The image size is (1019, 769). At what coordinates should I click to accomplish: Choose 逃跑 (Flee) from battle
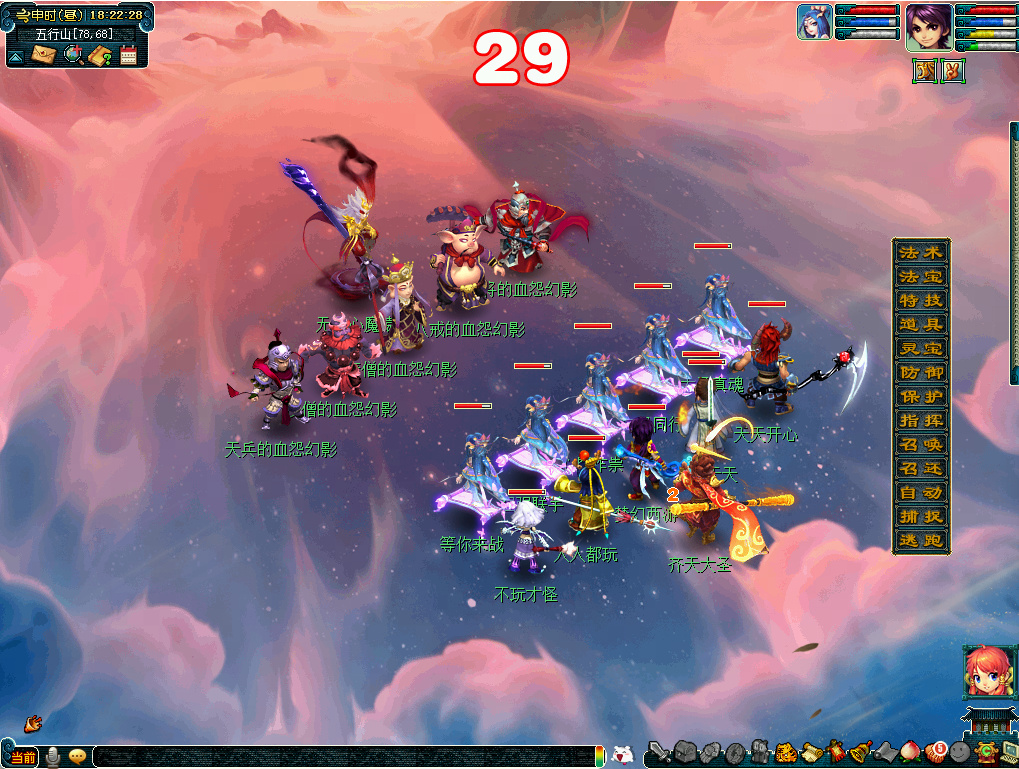point(920,540)
